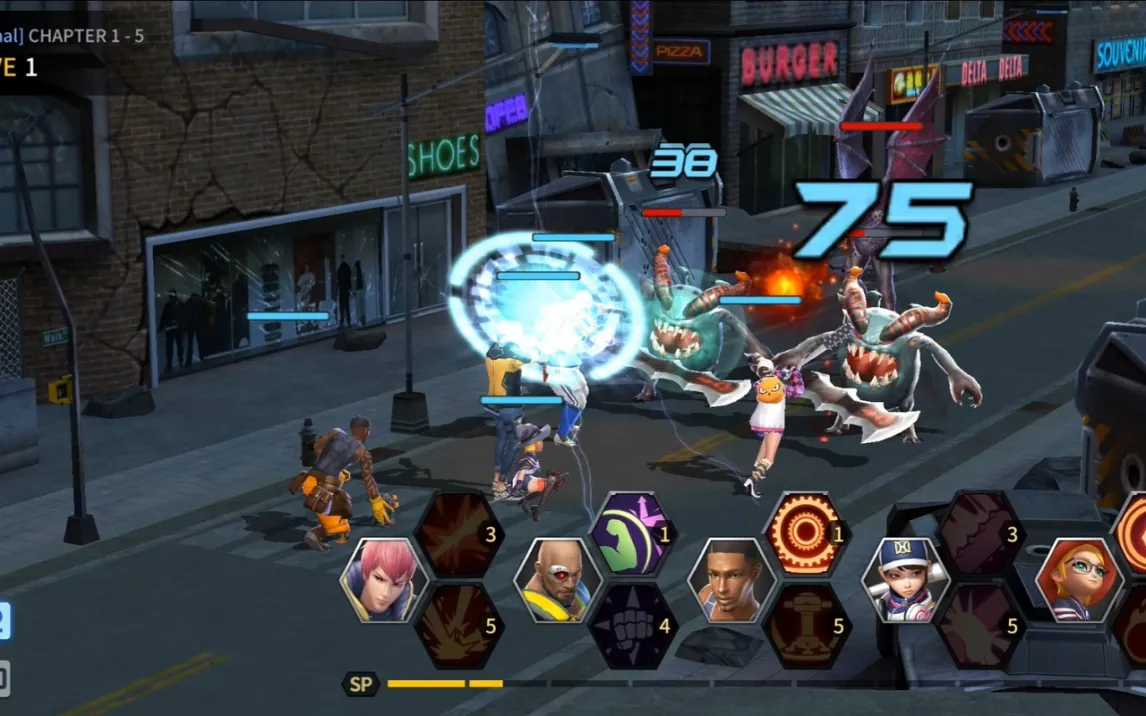Activate the green flexing arm skill

pyautogui.click(x=633, y=535)
